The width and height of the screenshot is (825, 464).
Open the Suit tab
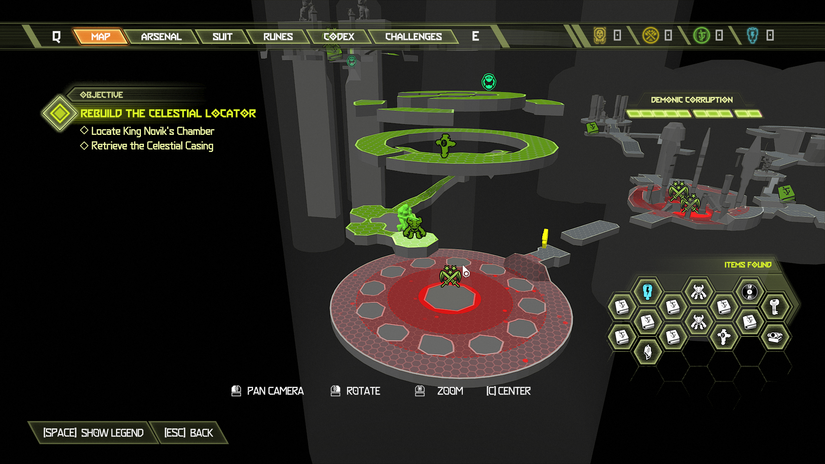click(222, 37)
